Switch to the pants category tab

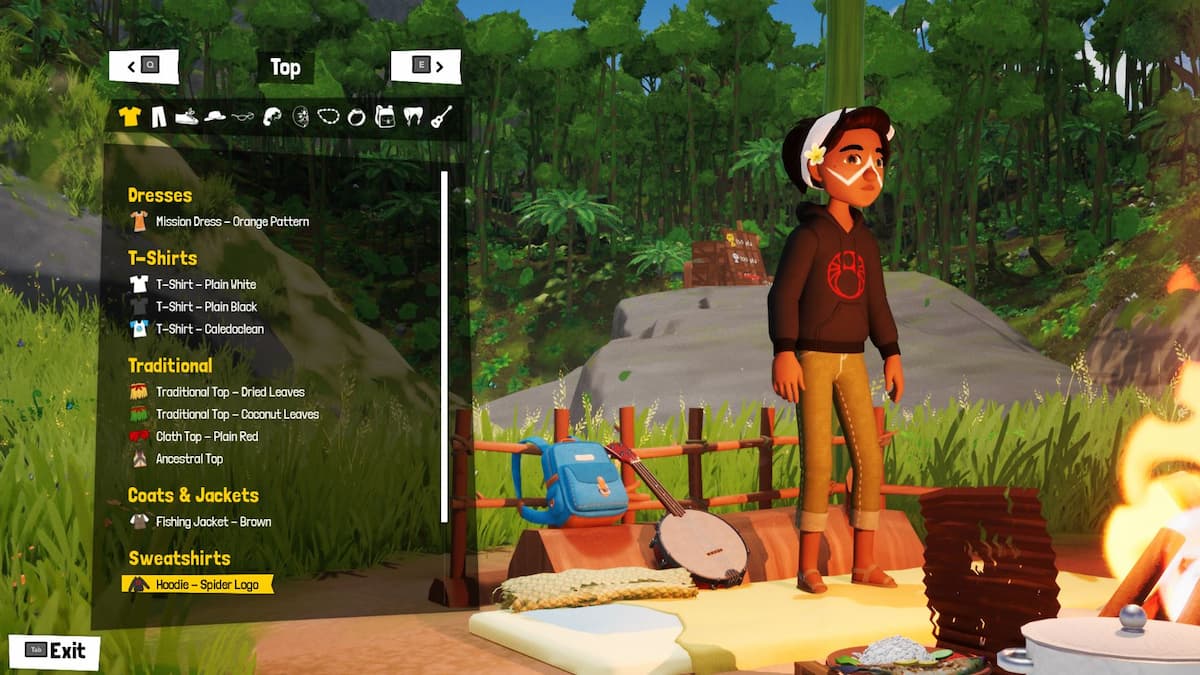pyautogui.click(x=159, y=117)
